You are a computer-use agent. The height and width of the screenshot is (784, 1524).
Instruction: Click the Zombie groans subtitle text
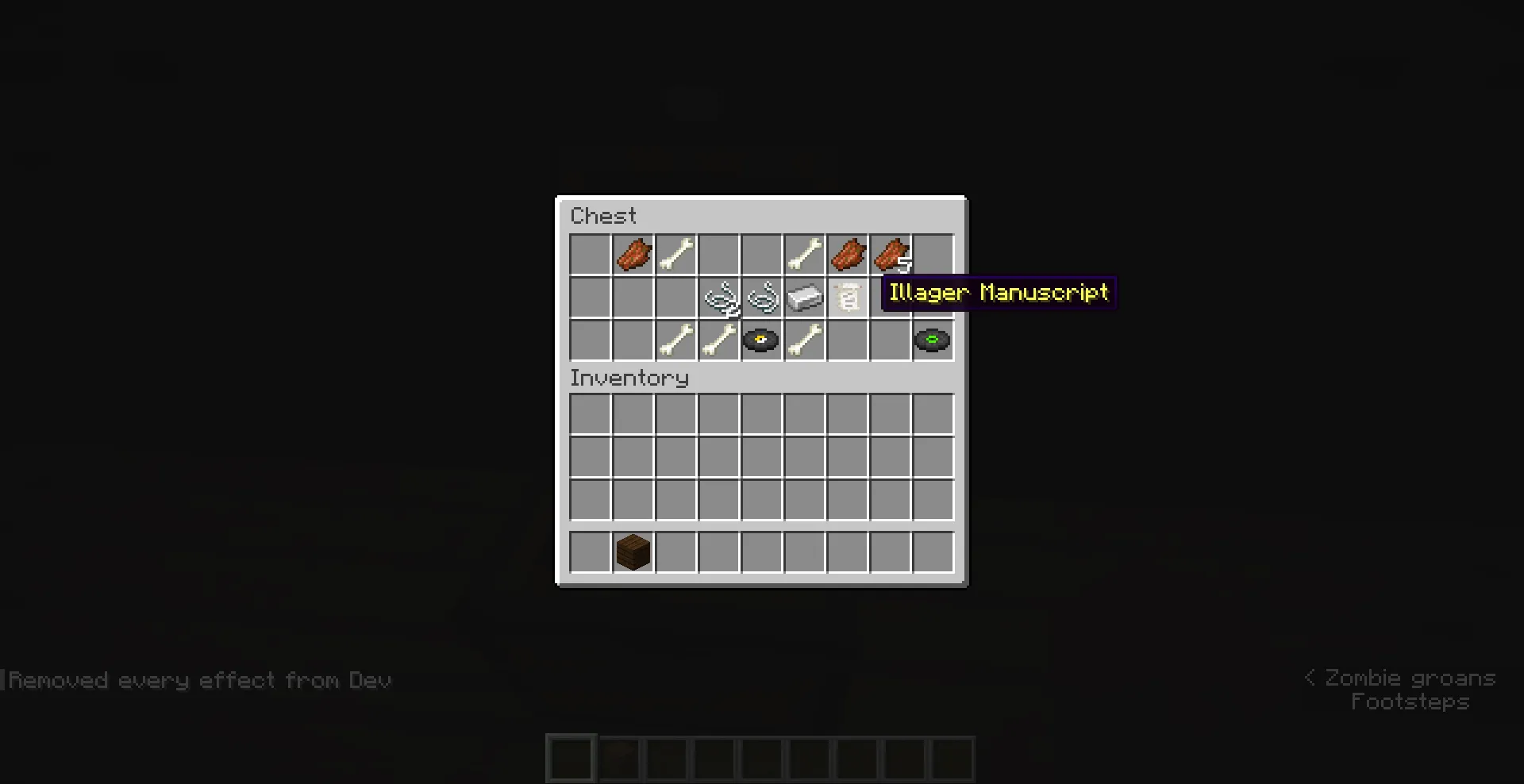click(x=1409, y=677)
